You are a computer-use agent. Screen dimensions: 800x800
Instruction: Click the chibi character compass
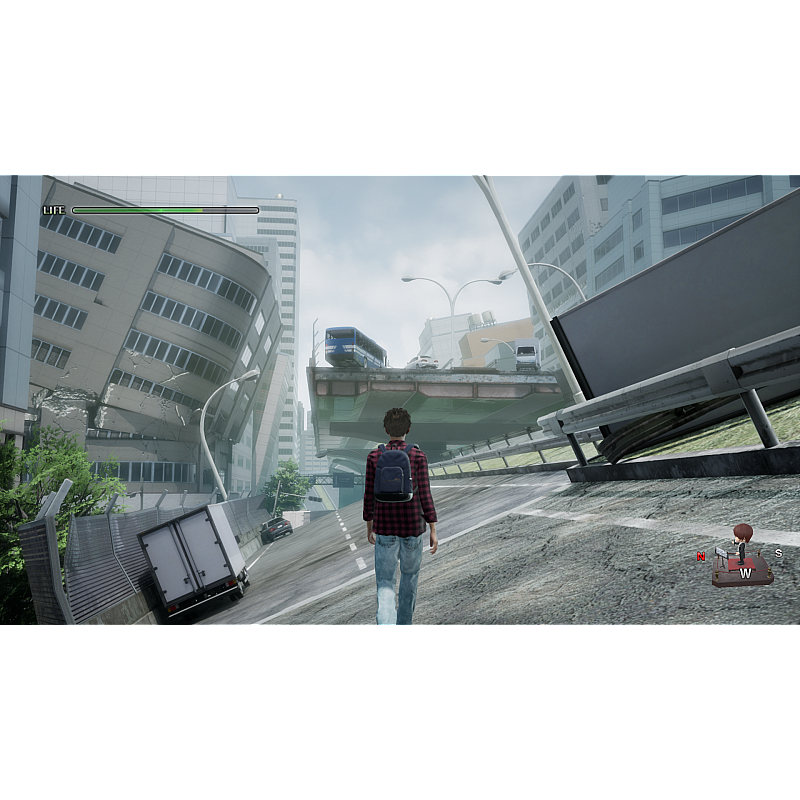pos(742,556)
